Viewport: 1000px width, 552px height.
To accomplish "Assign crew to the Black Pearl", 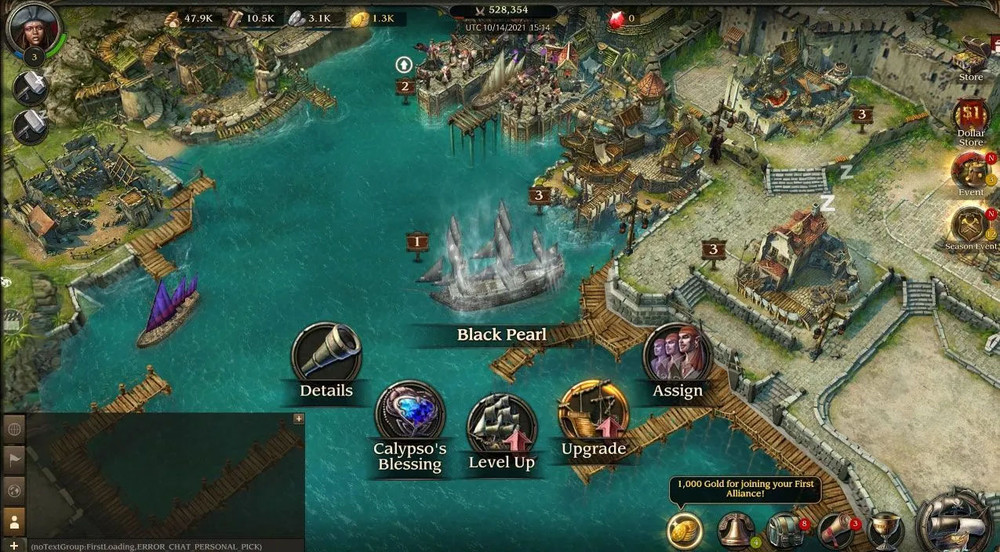I will pyautogui.click(x=677, y=353).
